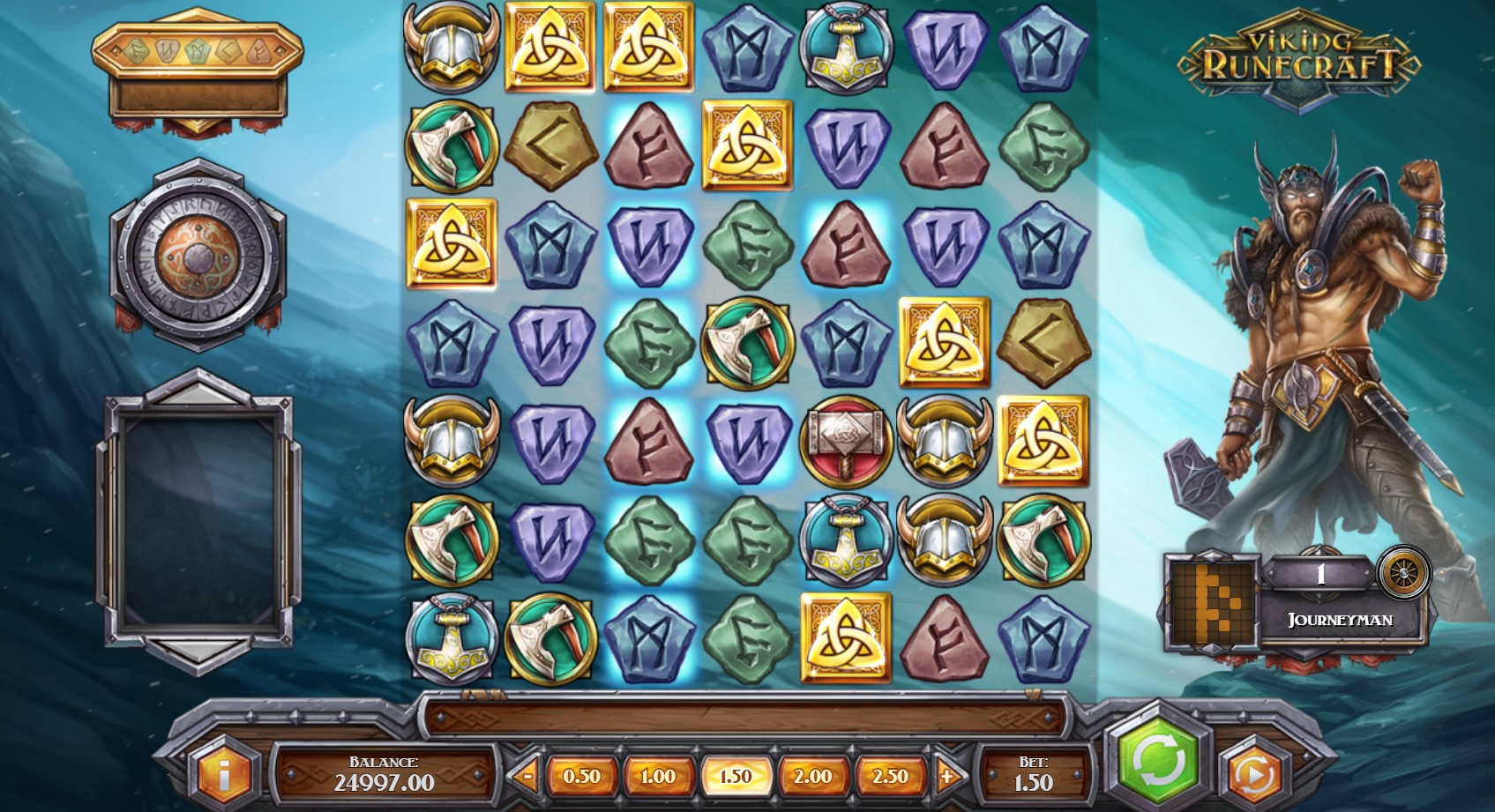Click a golden triquetra wild symbol
Viewport: 1495px width, 812px height.
(x=548, y=46)
